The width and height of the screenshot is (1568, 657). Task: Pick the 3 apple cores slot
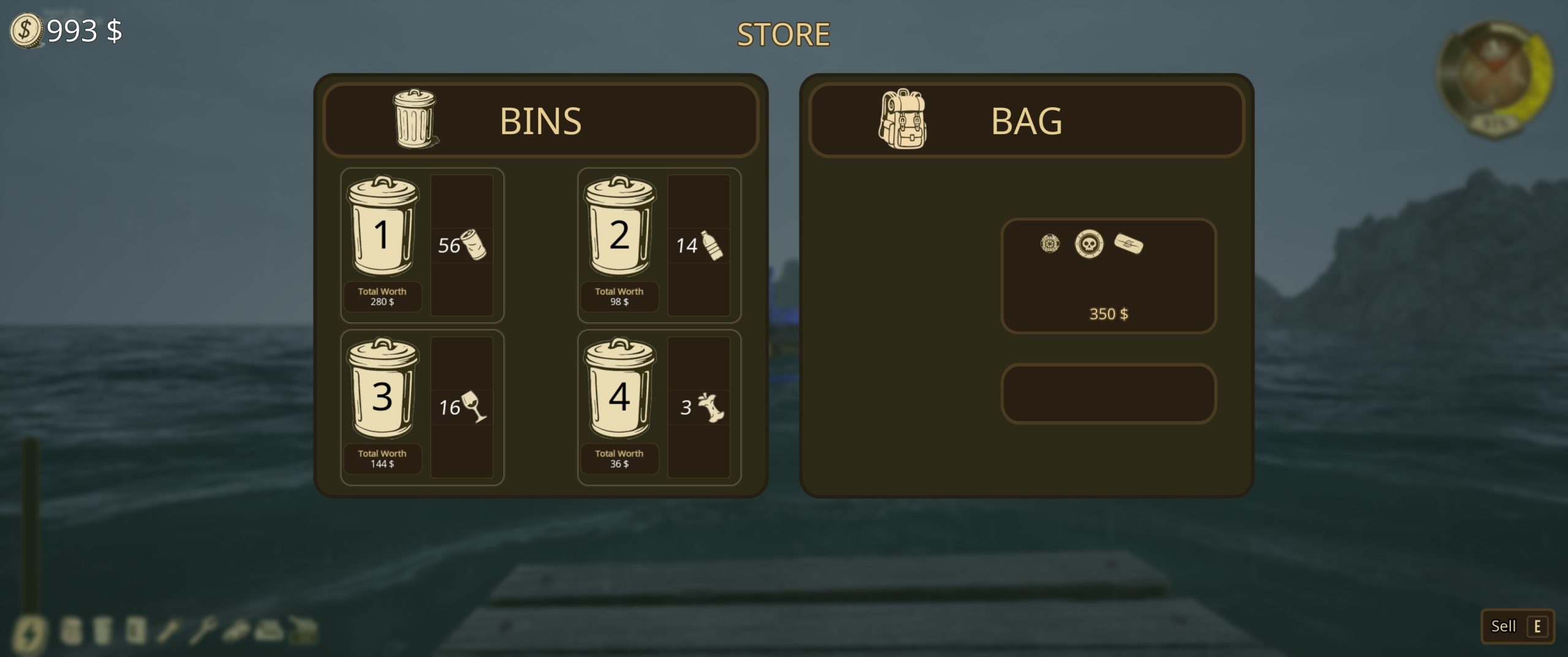click(699, 407)
